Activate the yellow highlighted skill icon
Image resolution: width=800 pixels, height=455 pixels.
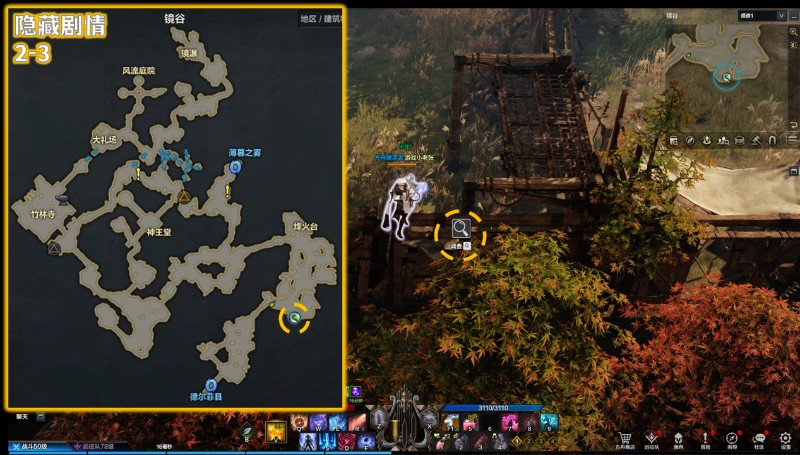click(x=277, y=432)
